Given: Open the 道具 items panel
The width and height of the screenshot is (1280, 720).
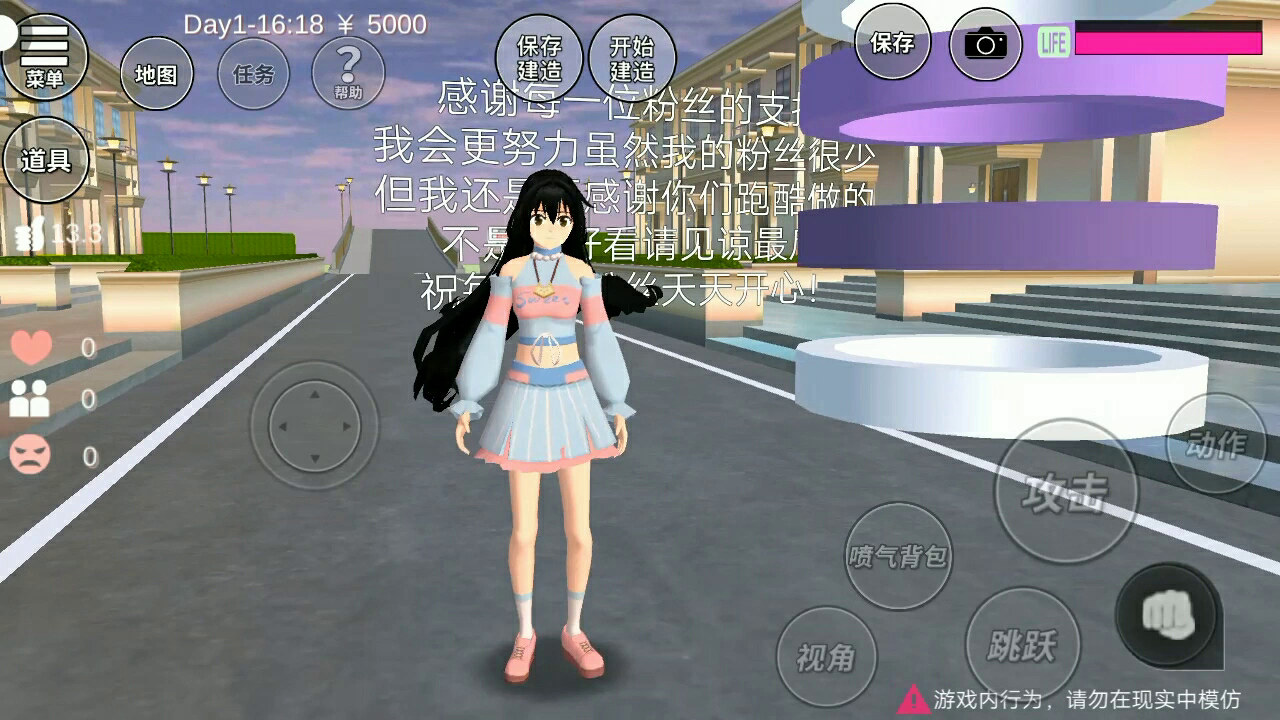Looking at the screenshot, I should 46,160.
